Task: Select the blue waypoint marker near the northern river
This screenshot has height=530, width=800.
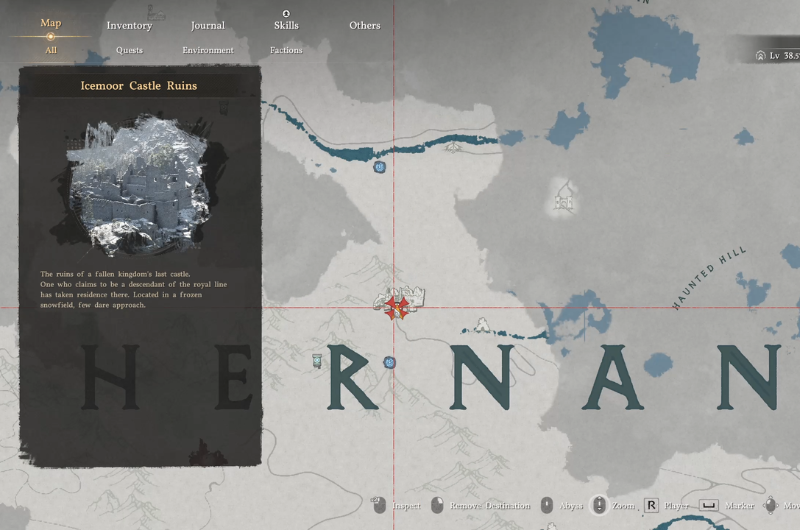Action: (x=379, y=167)
